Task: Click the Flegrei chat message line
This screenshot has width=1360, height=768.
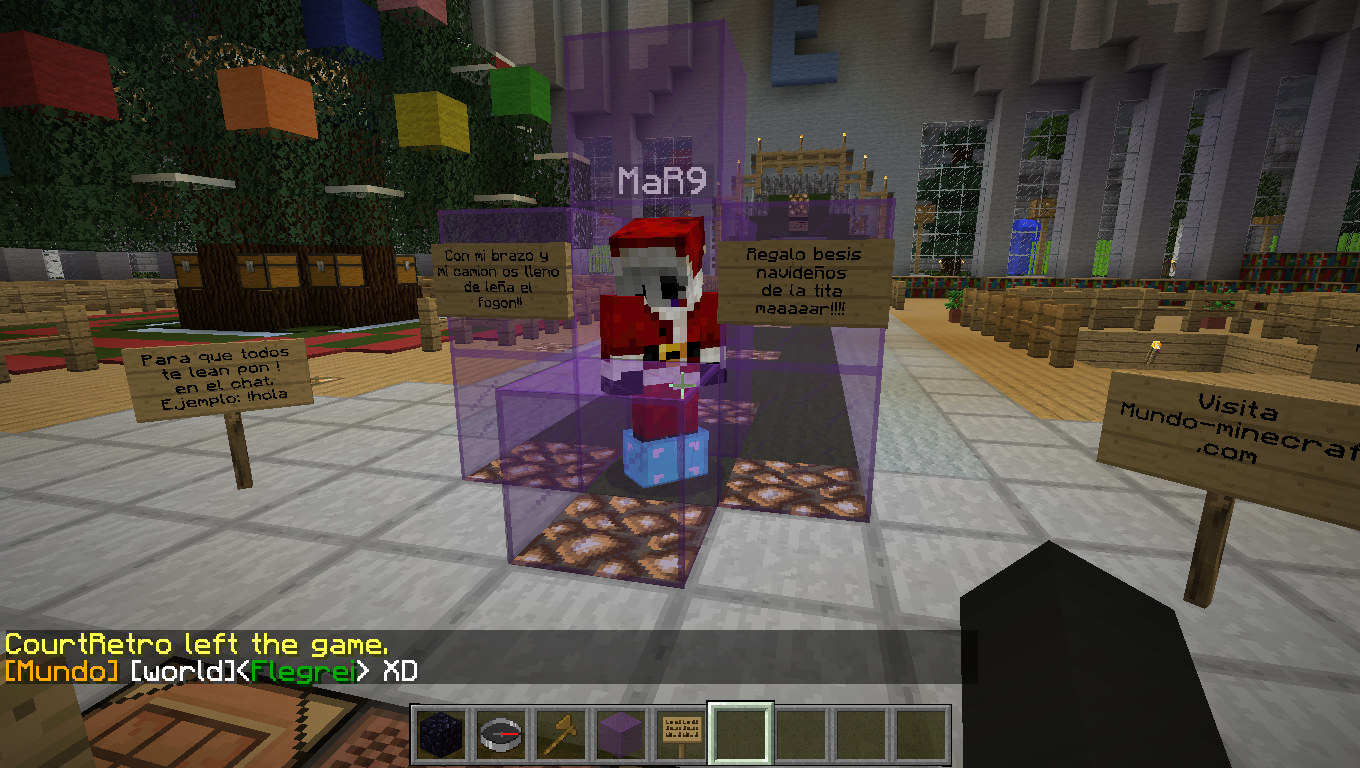Action: (x=211, y=670)
